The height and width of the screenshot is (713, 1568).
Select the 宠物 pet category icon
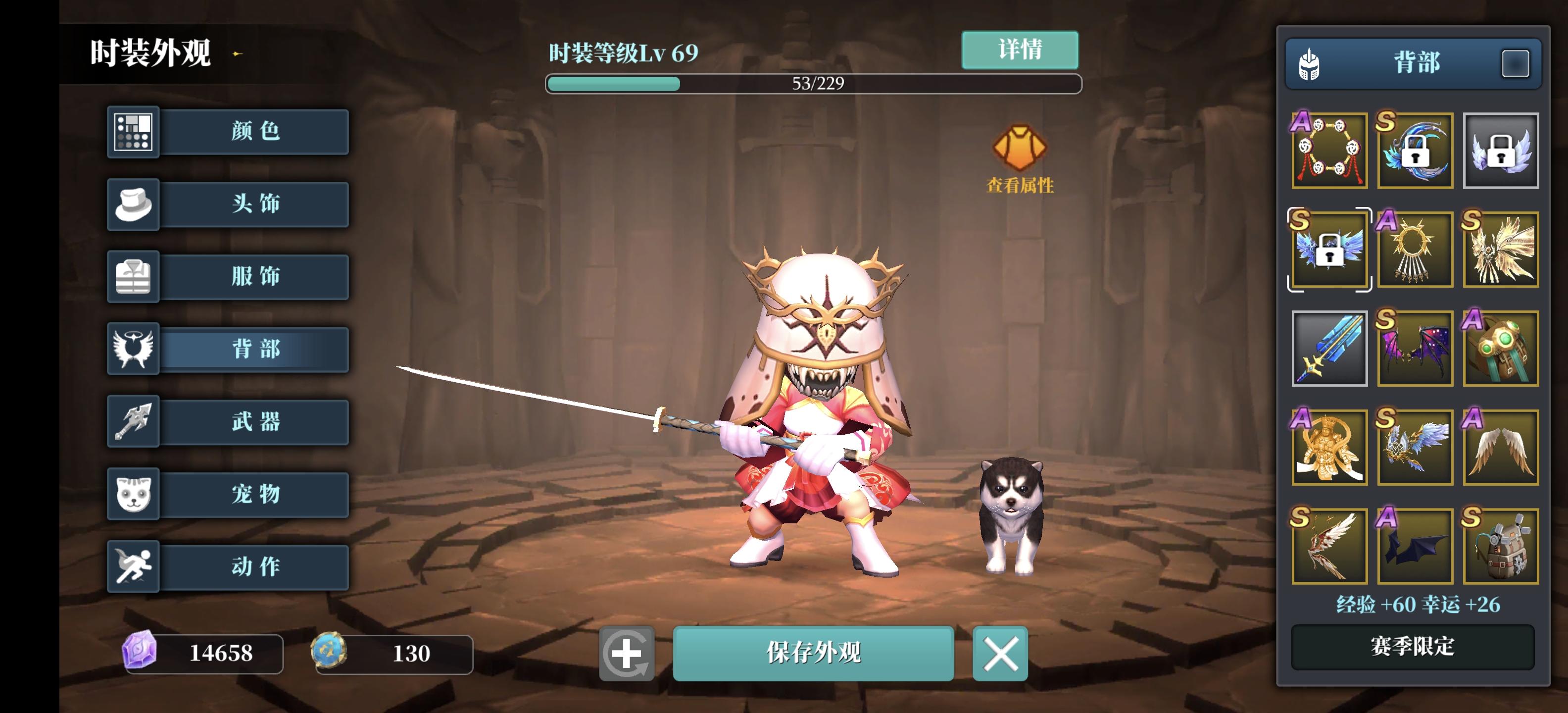(133, 494)
